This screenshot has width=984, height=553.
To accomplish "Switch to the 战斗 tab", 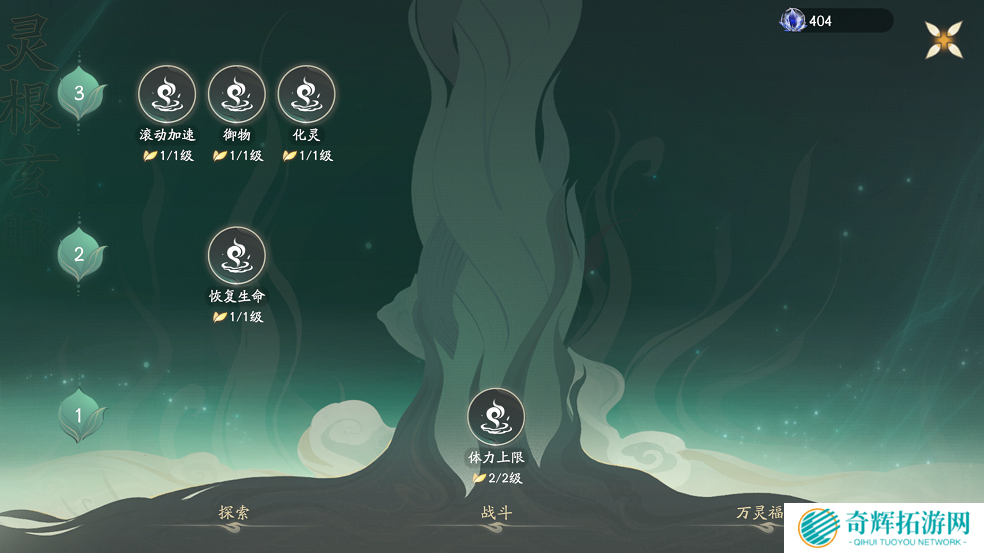I will tap(496, 513).
